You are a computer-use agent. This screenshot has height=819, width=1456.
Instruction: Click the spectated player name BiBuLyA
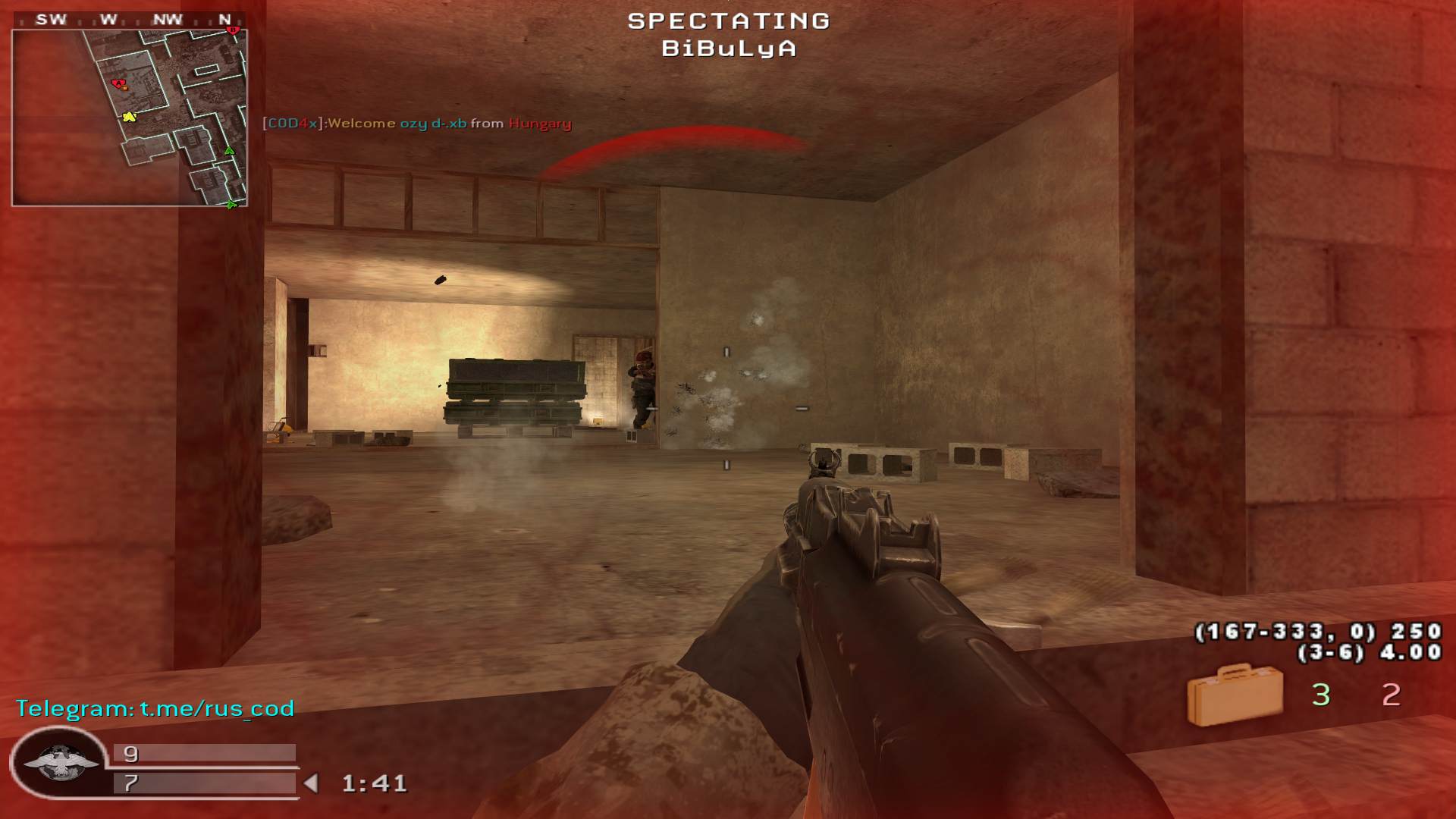pyautogui.click(x=728, y=49)
